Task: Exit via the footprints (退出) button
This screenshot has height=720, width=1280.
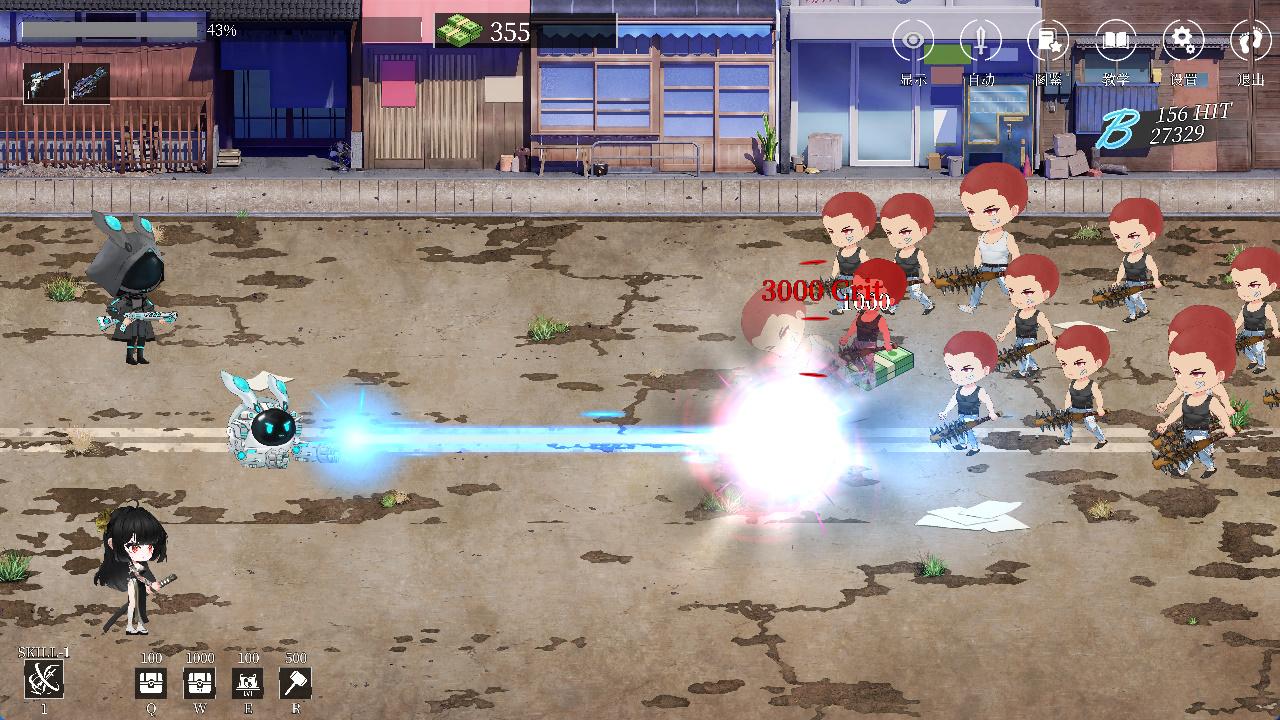Action: point(1250,42)
